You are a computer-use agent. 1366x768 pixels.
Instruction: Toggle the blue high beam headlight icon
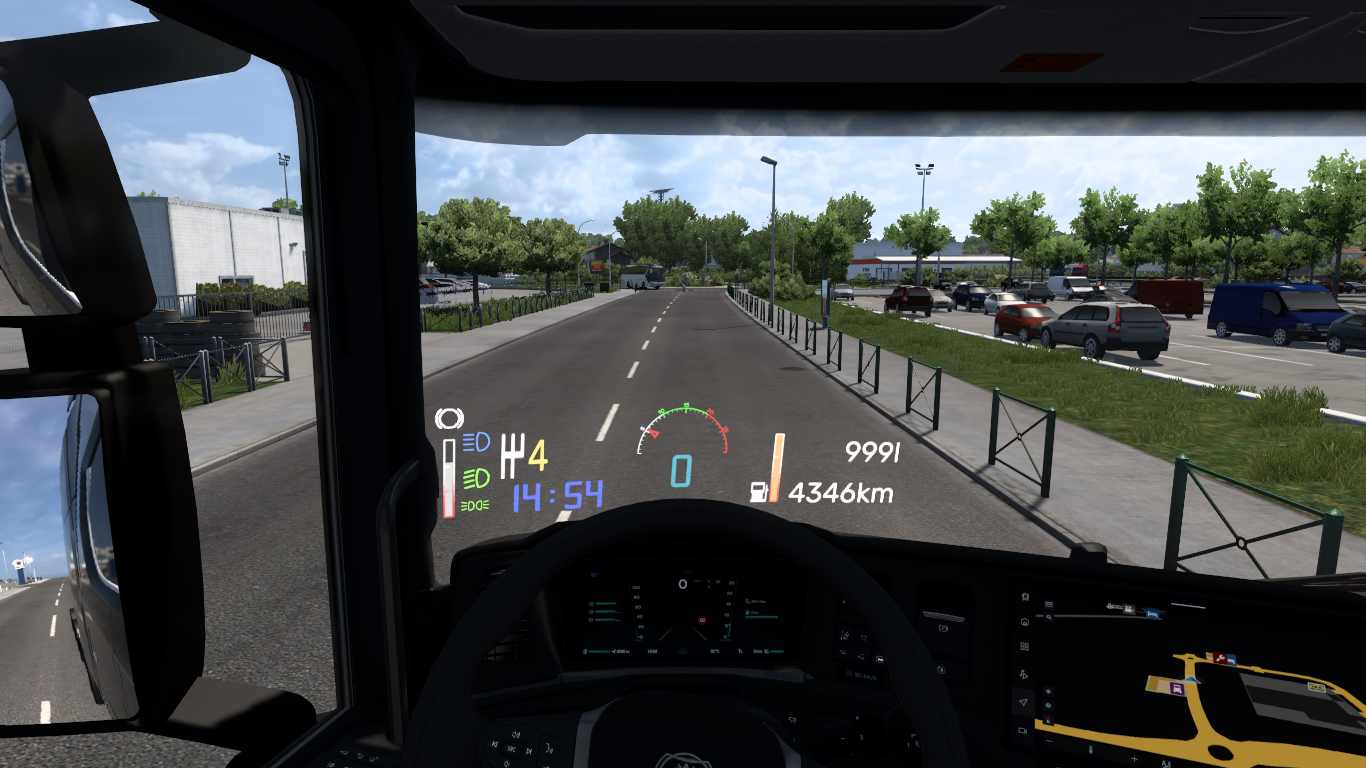475,441
